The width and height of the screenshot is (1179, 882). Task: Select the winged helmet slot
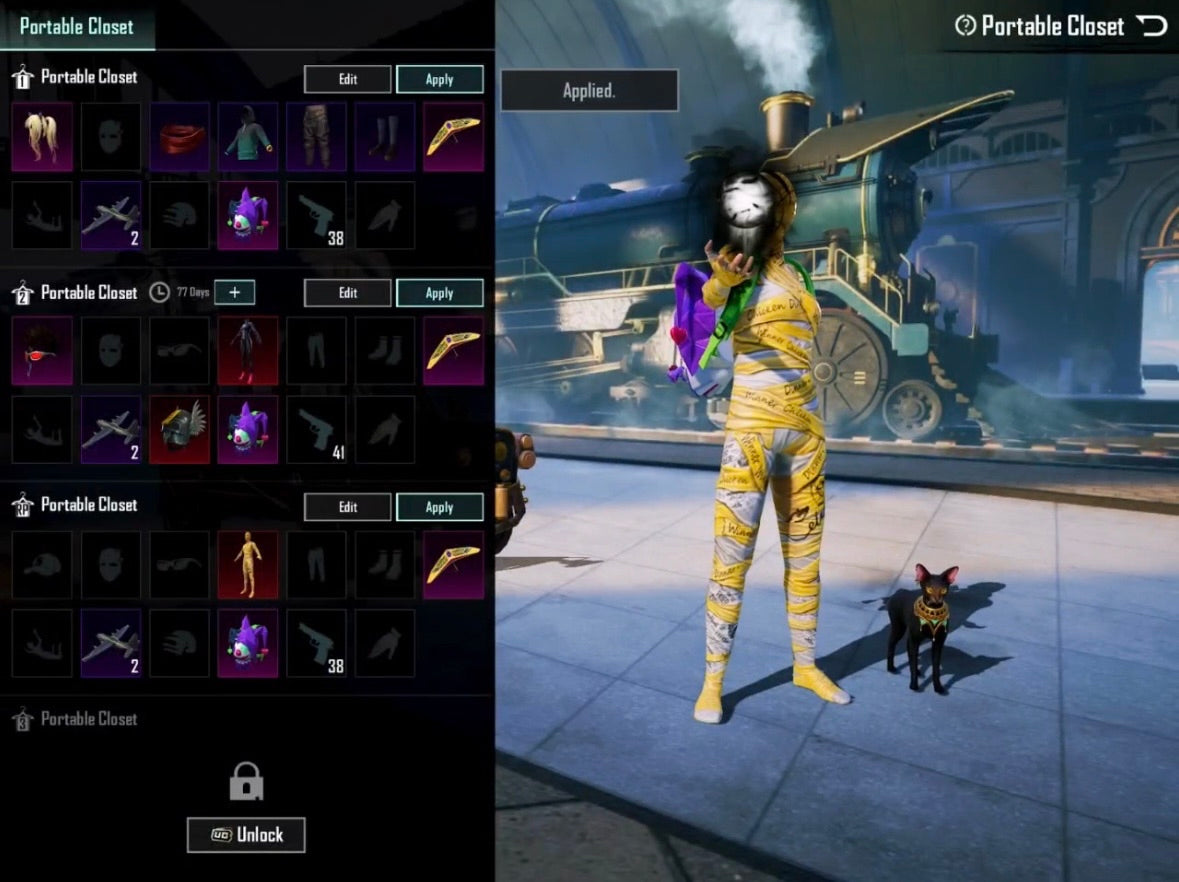pos(180,430)
